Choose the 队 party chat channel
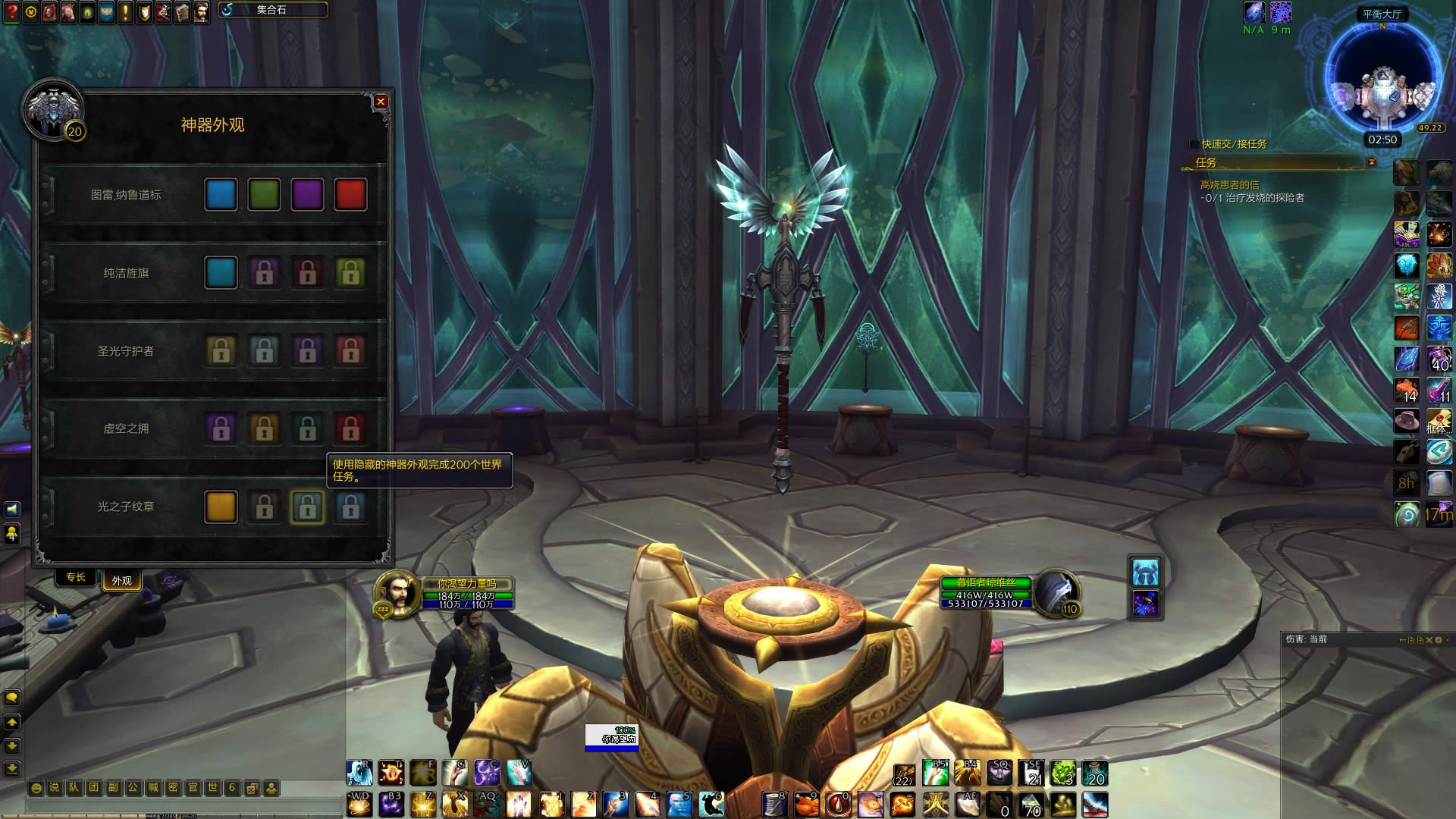Screen dimensions: 1456x819 74,788
